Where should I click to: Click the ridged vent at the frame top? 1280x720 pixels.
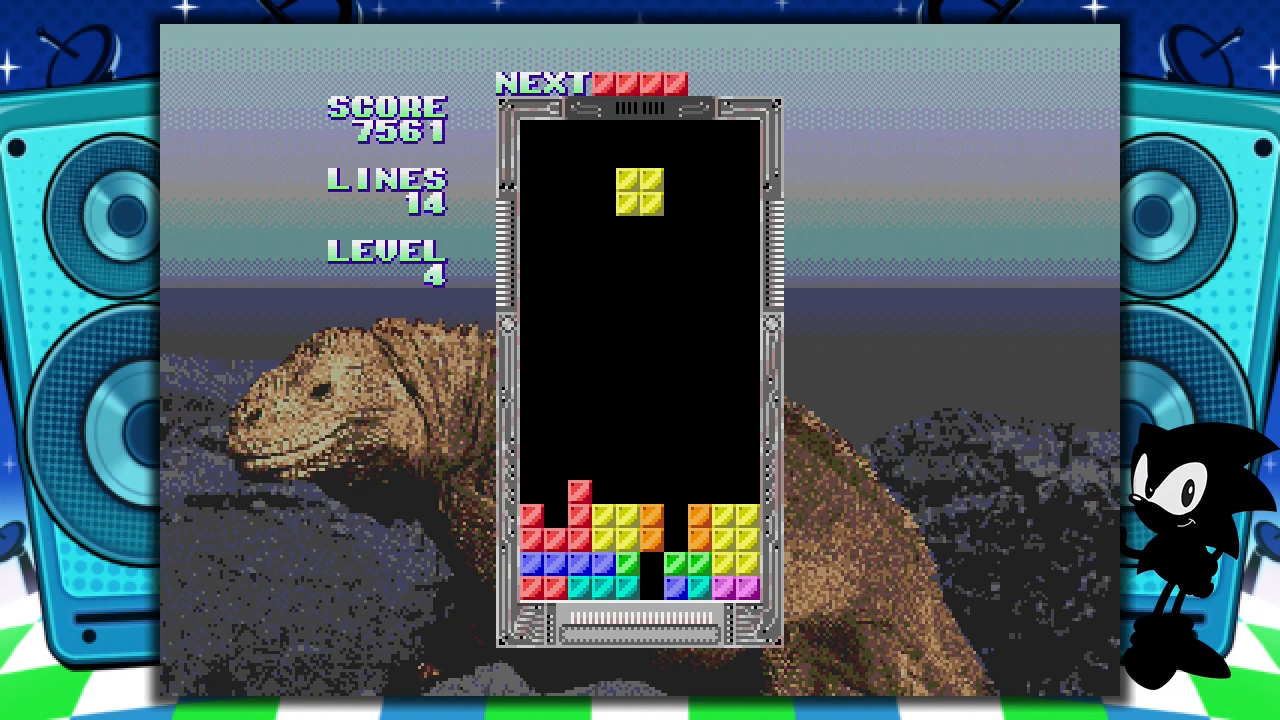click(x=640, y=110)
